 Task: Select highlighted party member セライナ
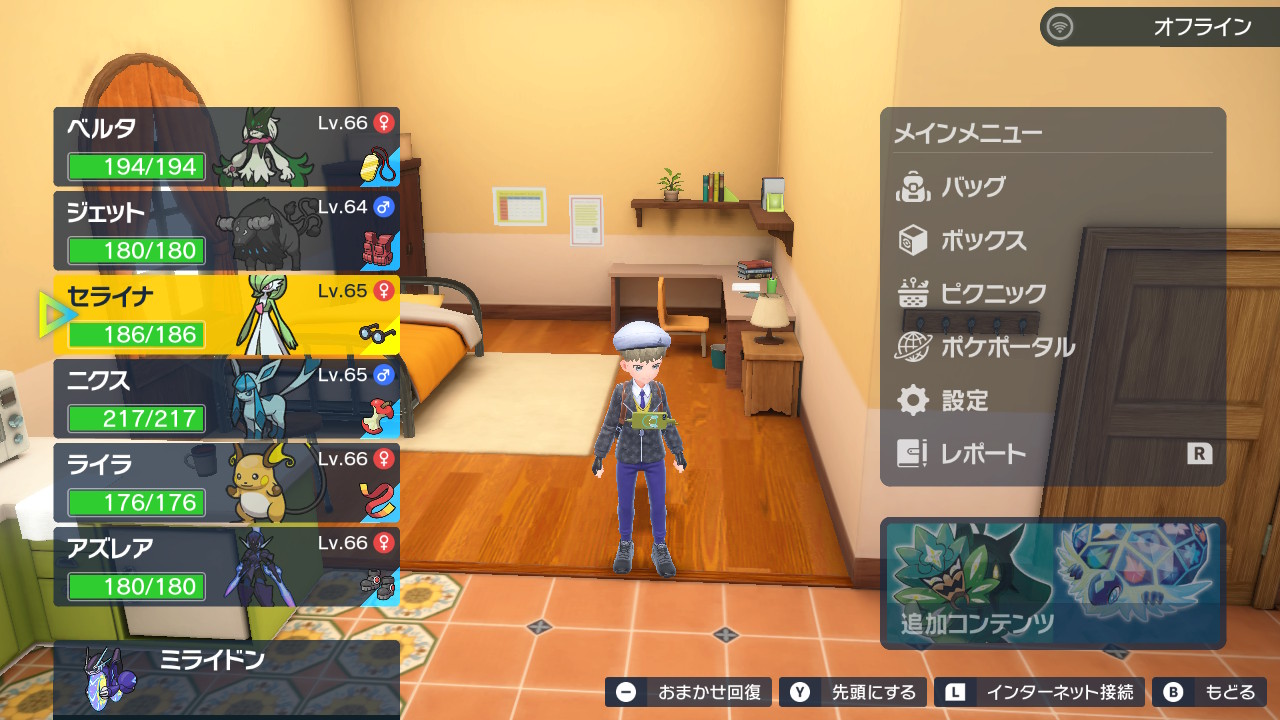click(226, 315)
